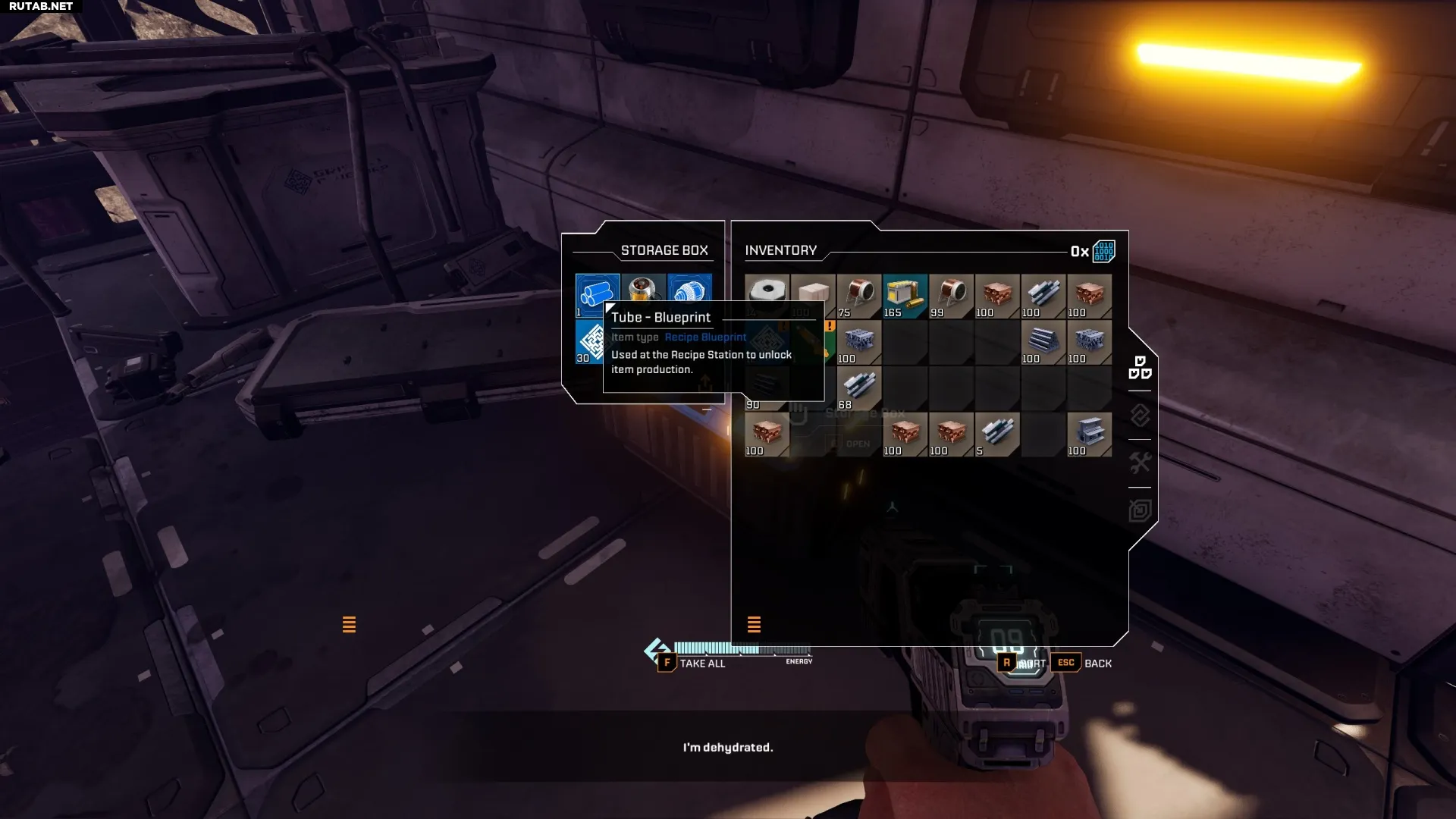Select the ammo stack of 165
This screenshot has width=1456, height=819.
point(905,296)
